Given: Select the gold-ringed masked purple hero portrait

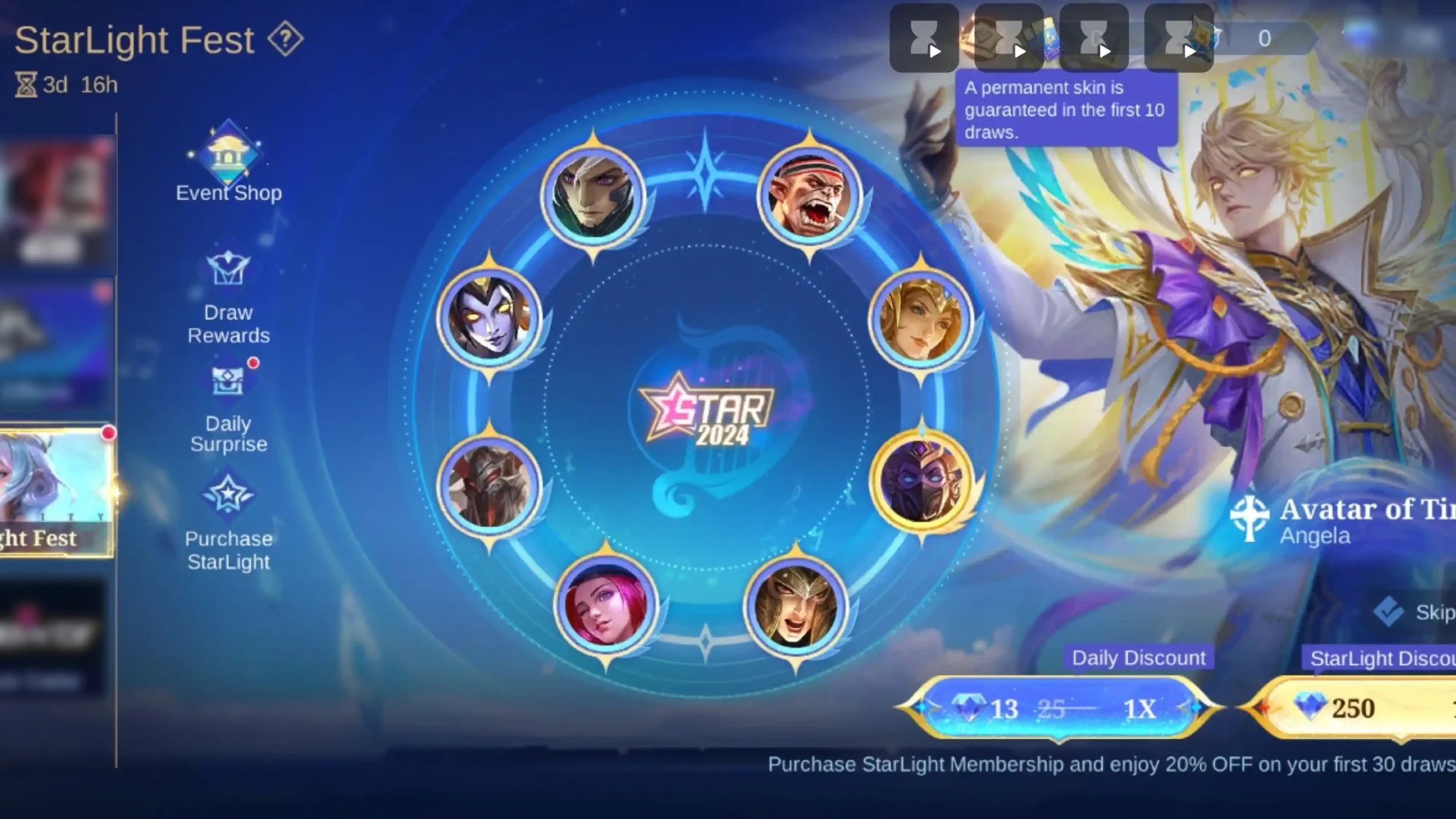Looking at the screenshot, I should [x=921, y=481].
